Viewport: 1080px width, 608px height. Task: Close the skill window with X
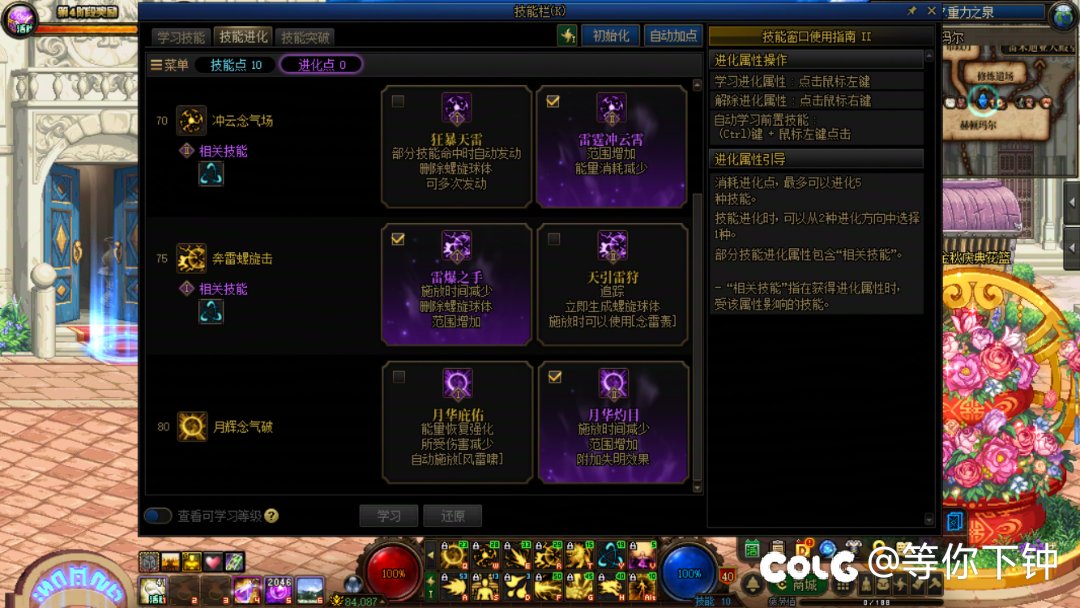pos(931,11)
